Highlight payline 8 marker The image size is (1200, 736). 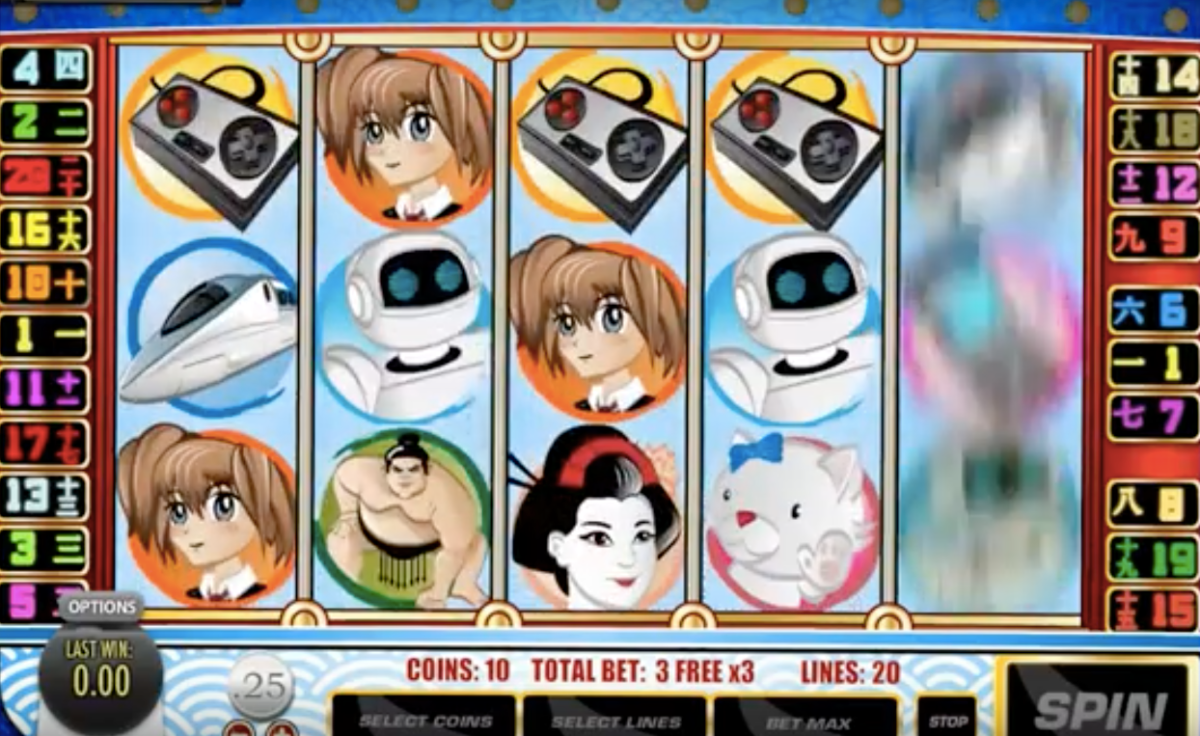pyautogui.click(x=1153, y=504)
